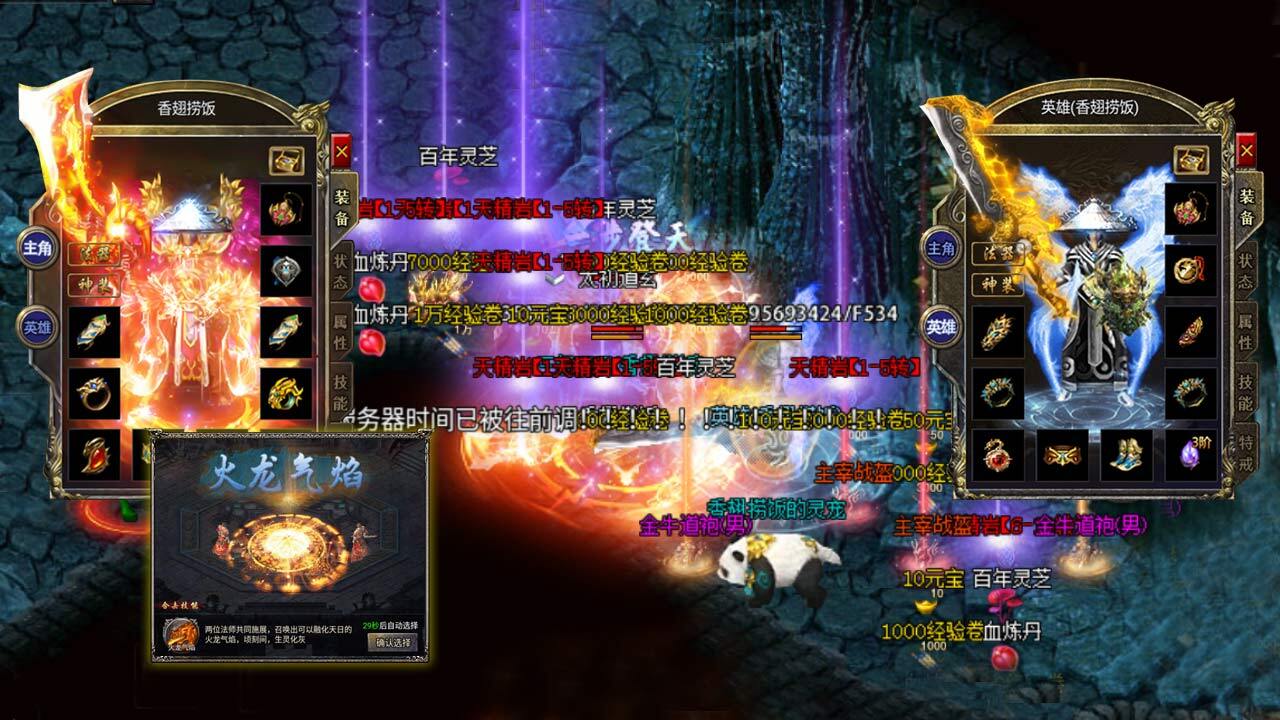This screenshot has width=1280, height=720.
Task: Show the 技能 tab on the hero panel
Action: click(x=1246, y=394)
